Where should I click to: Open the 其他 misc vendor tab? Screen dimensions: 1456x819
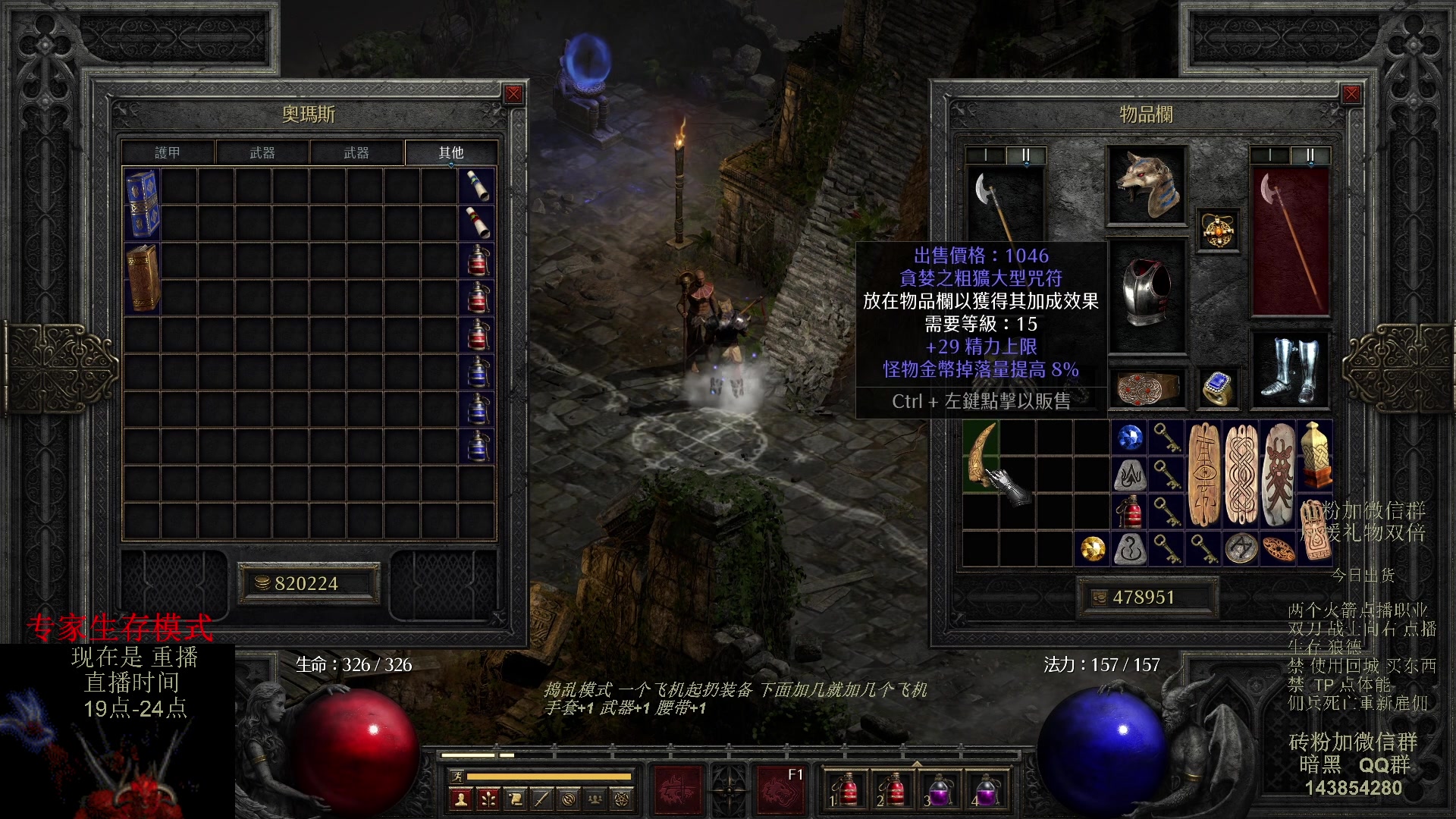(451, 152)
